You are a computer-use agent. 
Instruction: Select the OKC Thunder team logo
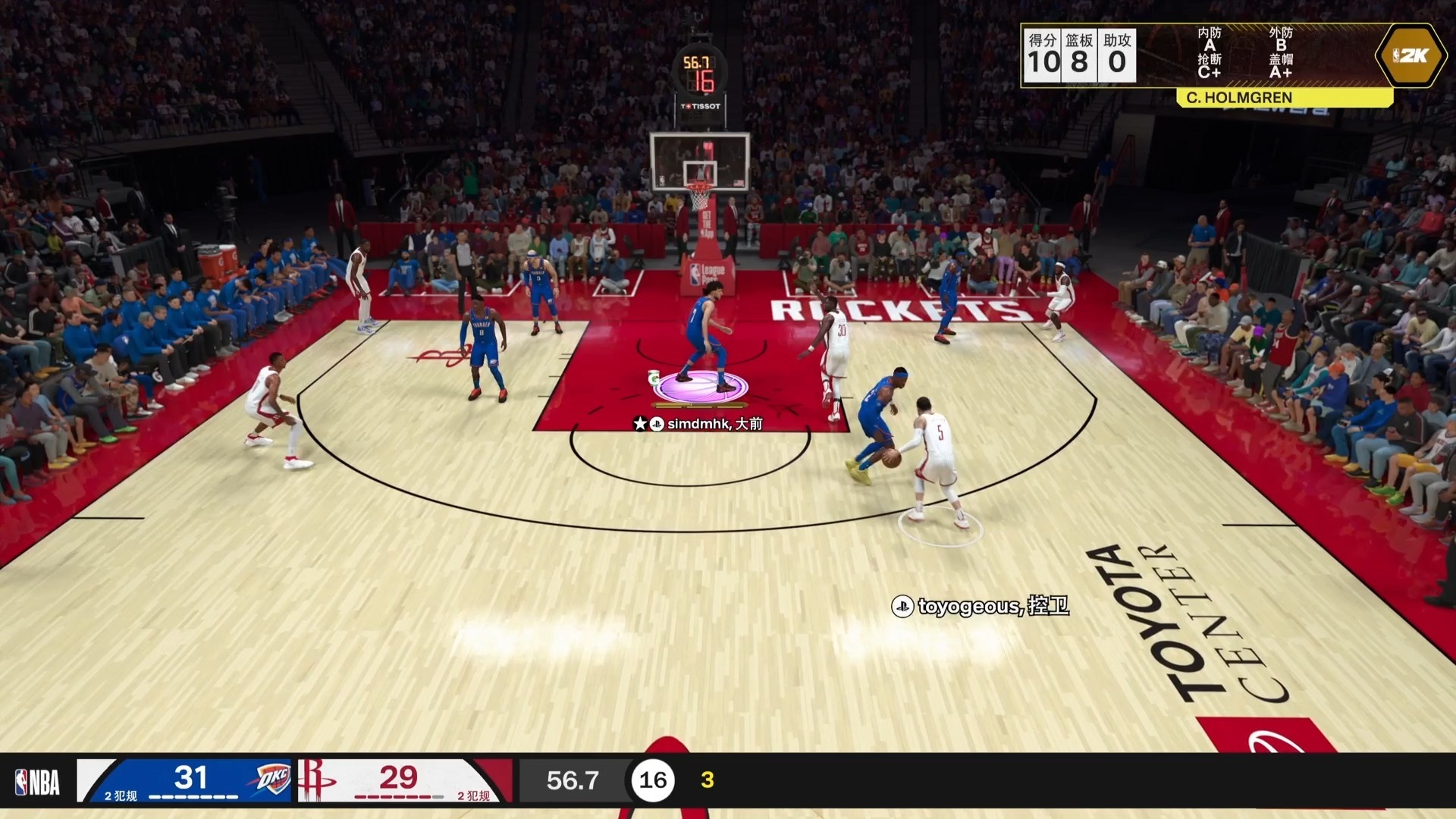click(271, 779)
